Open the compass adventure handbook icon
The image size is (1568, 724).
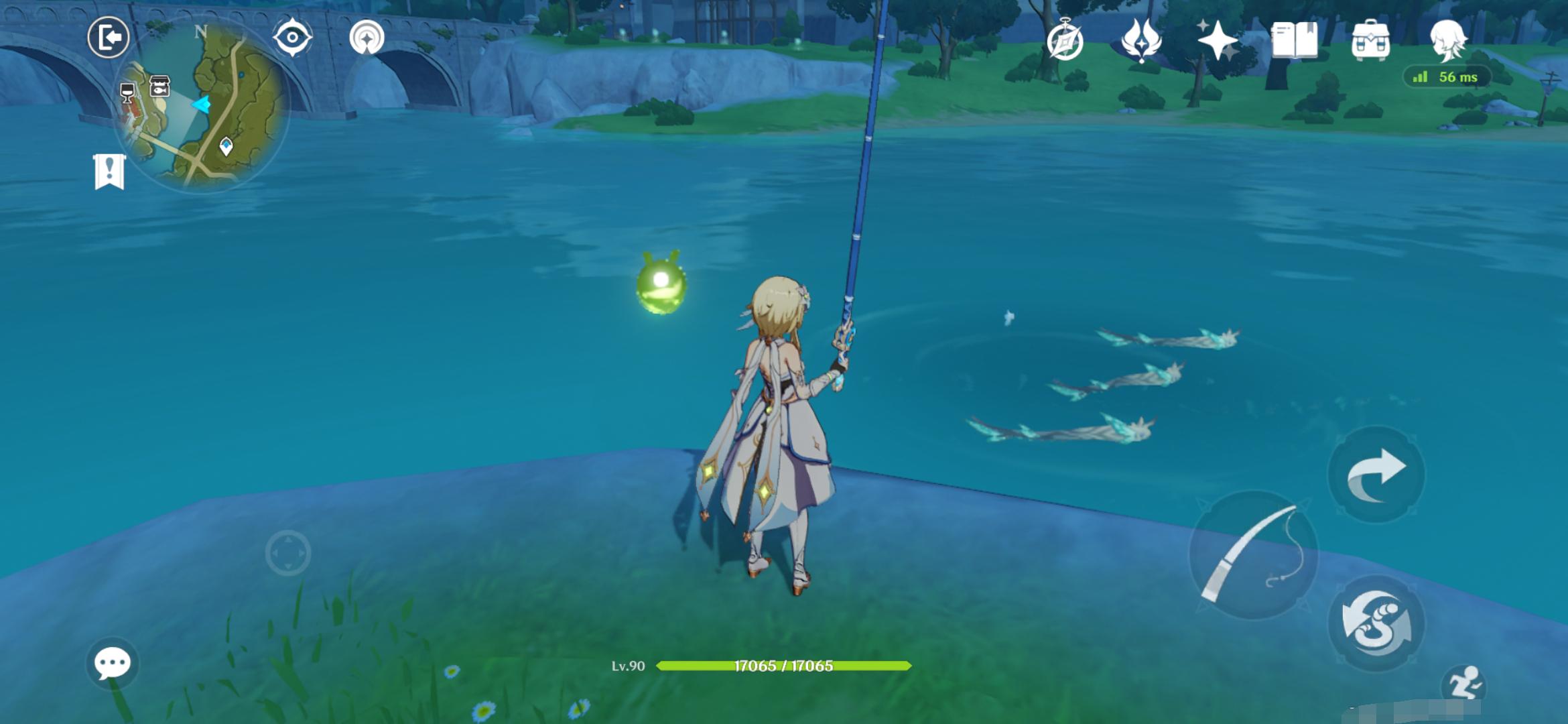pyautogui.click(x=1065, y=40)
